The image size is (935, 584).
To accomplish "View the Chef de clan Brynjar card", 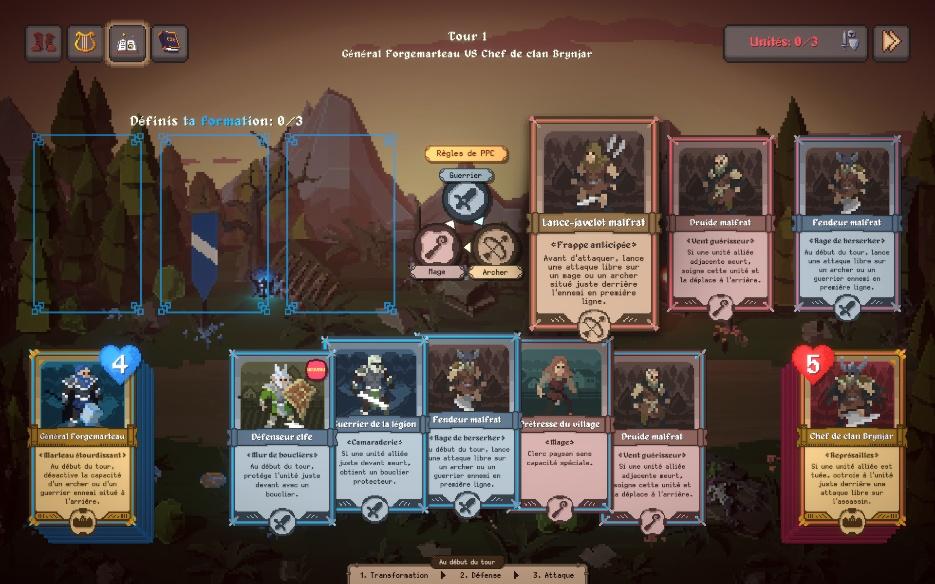I will pyautogui.click(x=852, y=440).
